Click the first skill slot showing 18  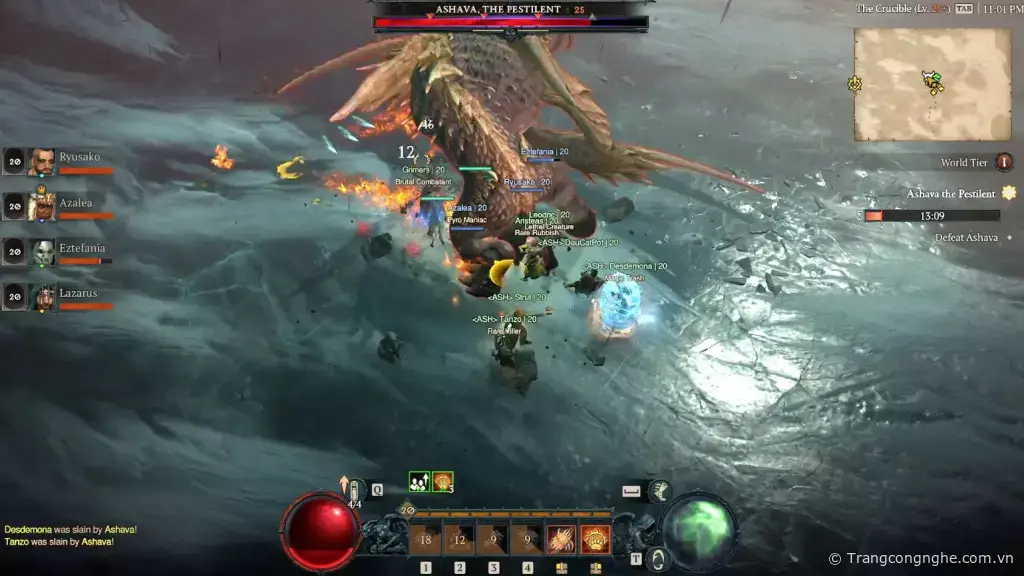tap(425, 540)
